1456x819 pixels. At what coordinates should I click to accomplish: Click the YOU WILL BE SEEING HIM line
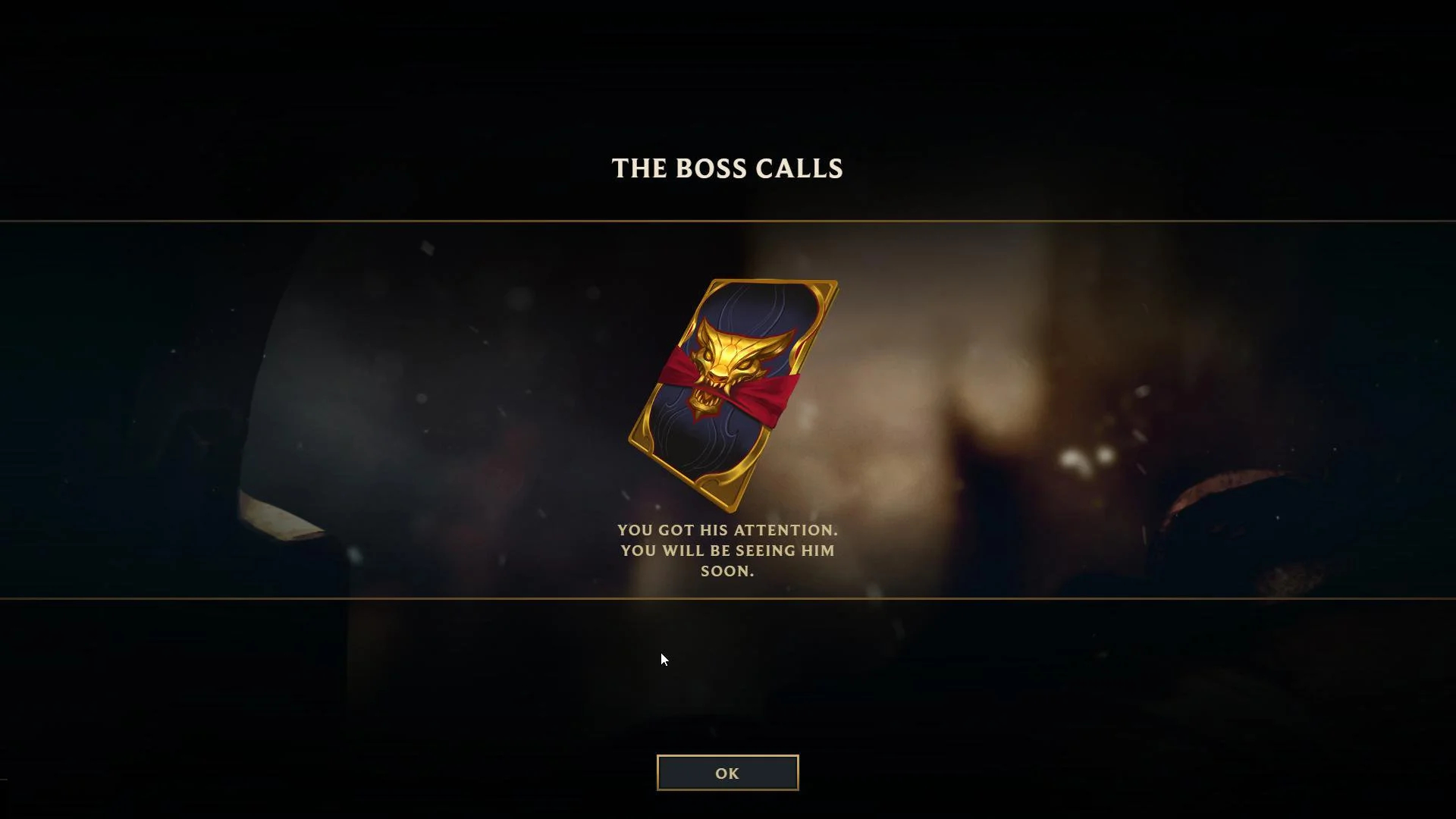(x=728, y=551)
